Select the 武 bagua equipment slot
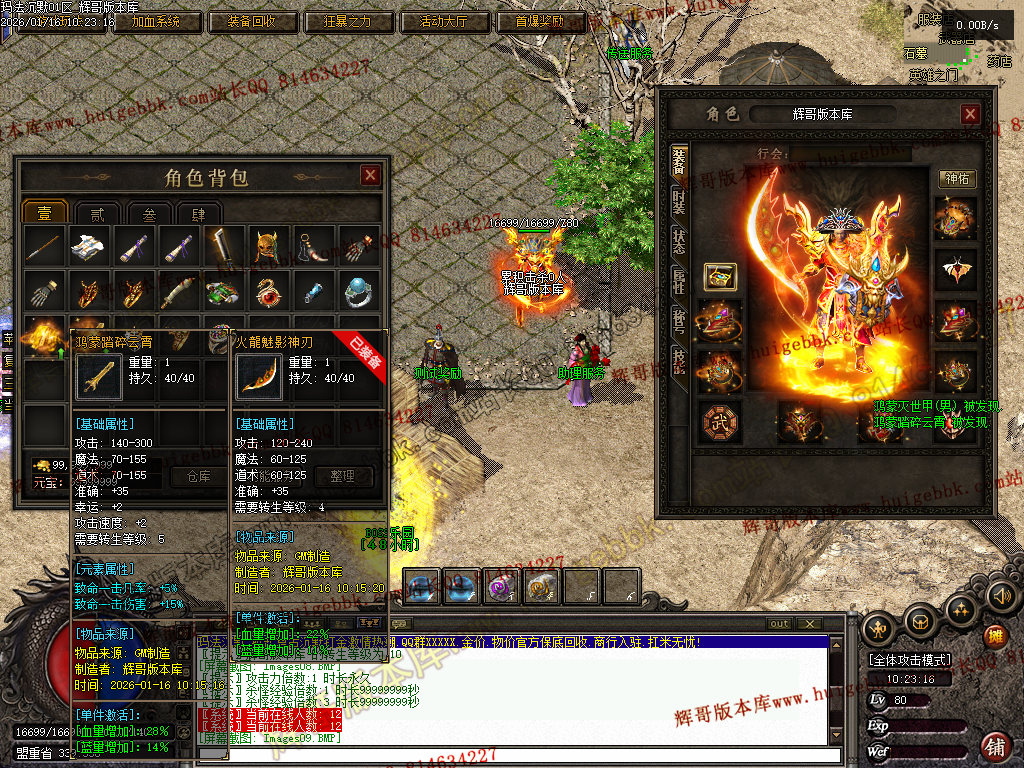The height and width of the screenshot is (768, 1024). 718,421
